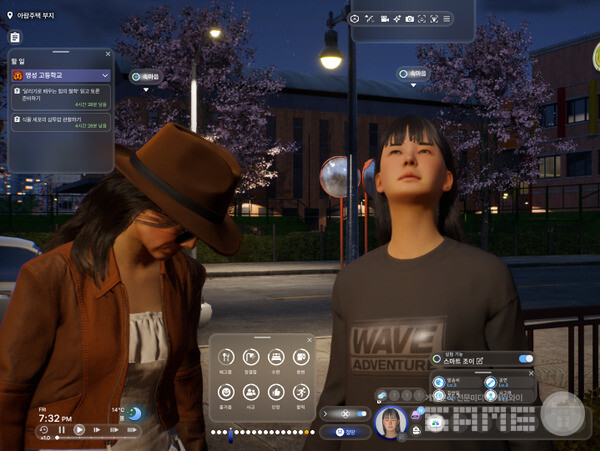Image resolution: width=600 pixels, height=451 pixels.
Task: Click the rewind time clock icon
Action: point(45,430)
